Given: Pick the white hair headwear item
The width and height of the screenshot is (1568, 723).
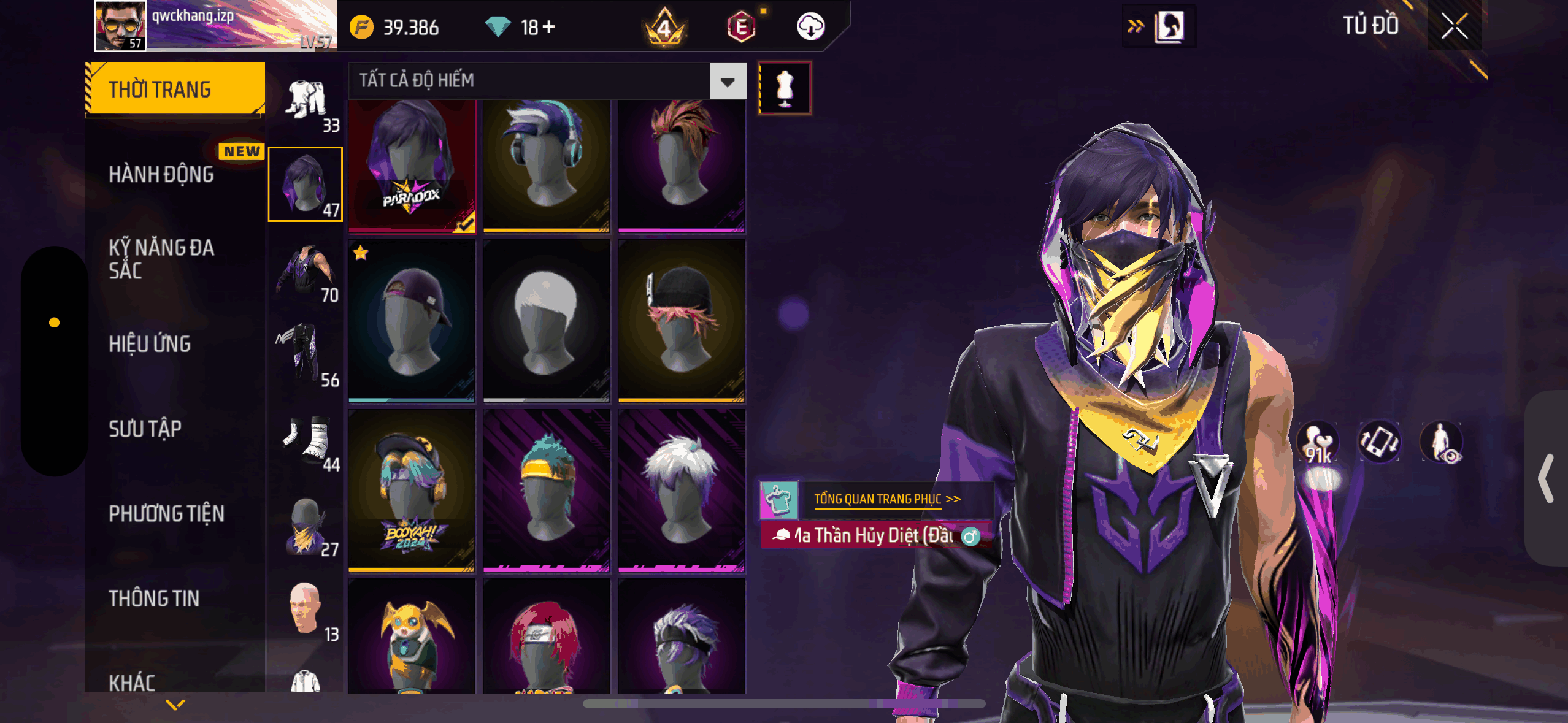Looking at the screenshot, I should coord(547,321).
